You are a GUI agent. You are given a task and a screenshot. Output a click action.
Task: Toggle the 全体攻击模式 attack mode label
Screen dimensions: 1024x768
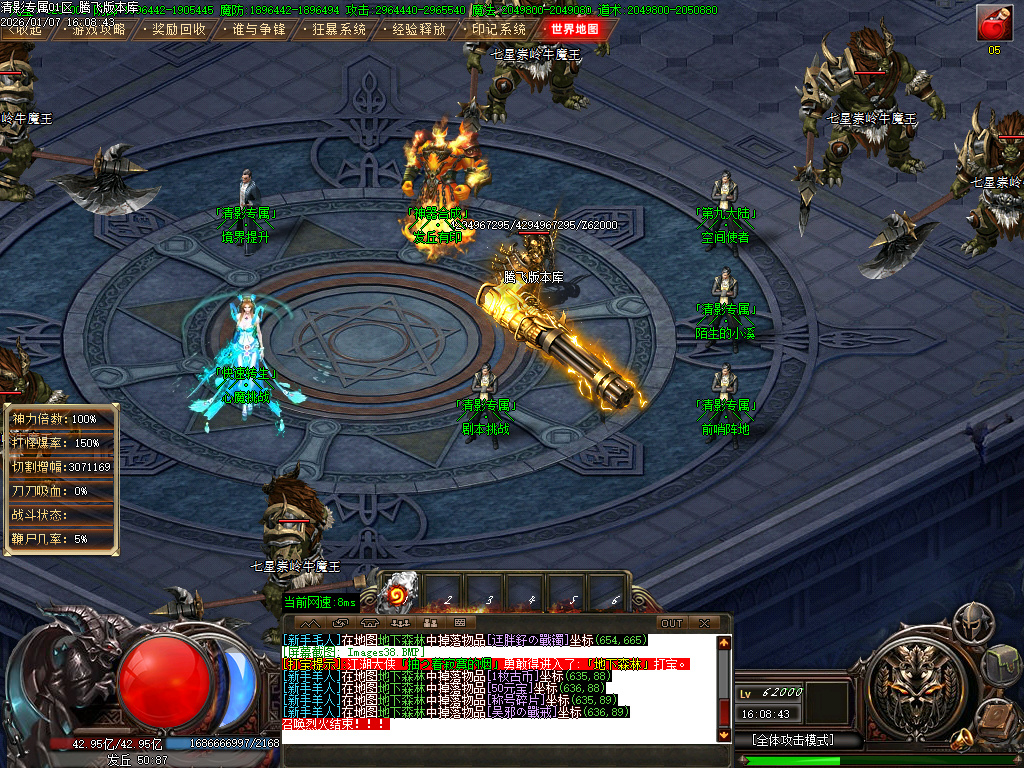[799, 741]
